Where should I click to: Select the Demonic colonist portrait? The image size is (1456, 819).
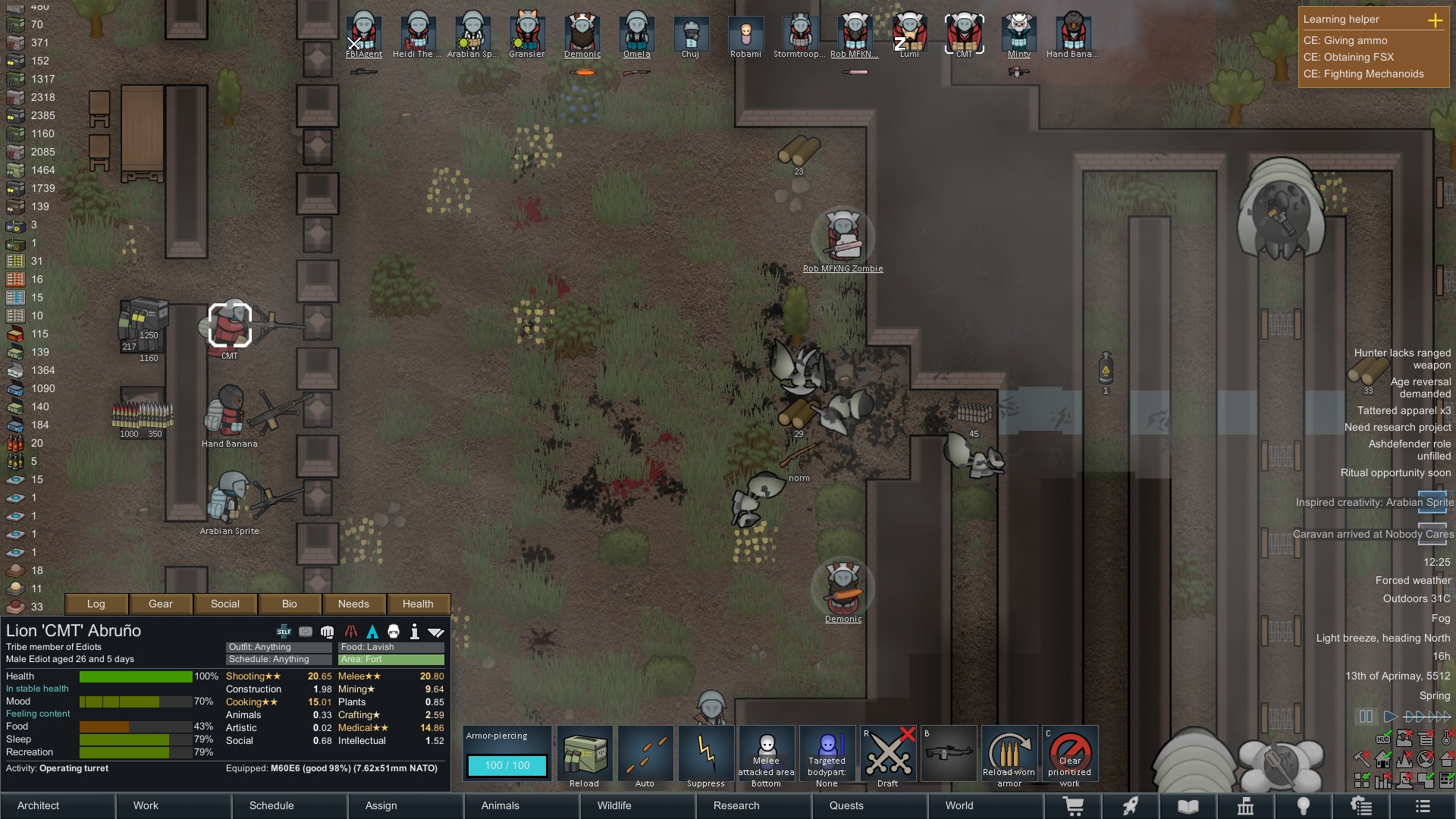[x=582, y=35]
